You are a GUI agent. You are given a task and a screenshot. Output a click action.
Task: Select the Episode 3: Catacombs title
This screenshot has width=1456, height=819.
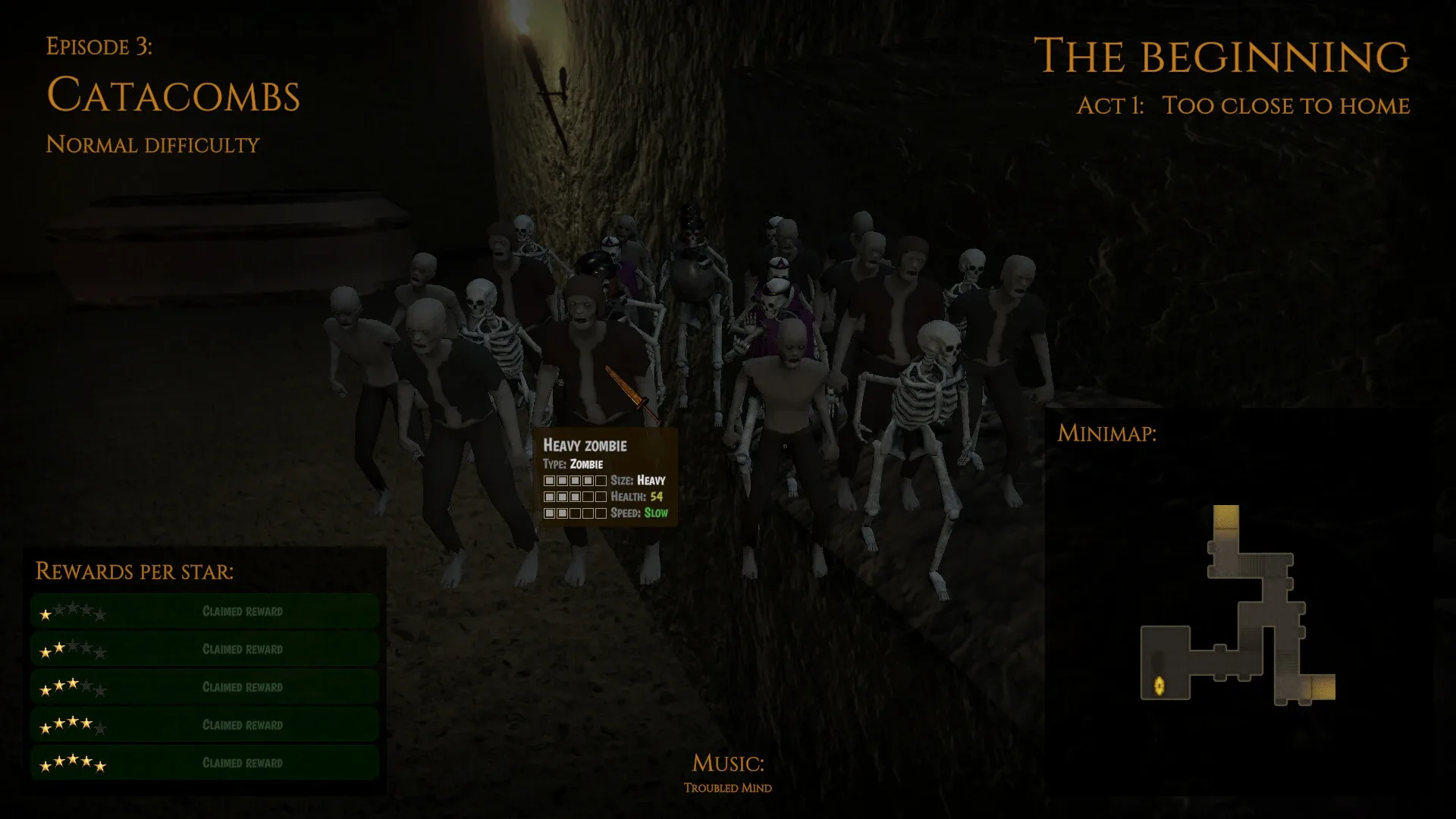(174, 95)
